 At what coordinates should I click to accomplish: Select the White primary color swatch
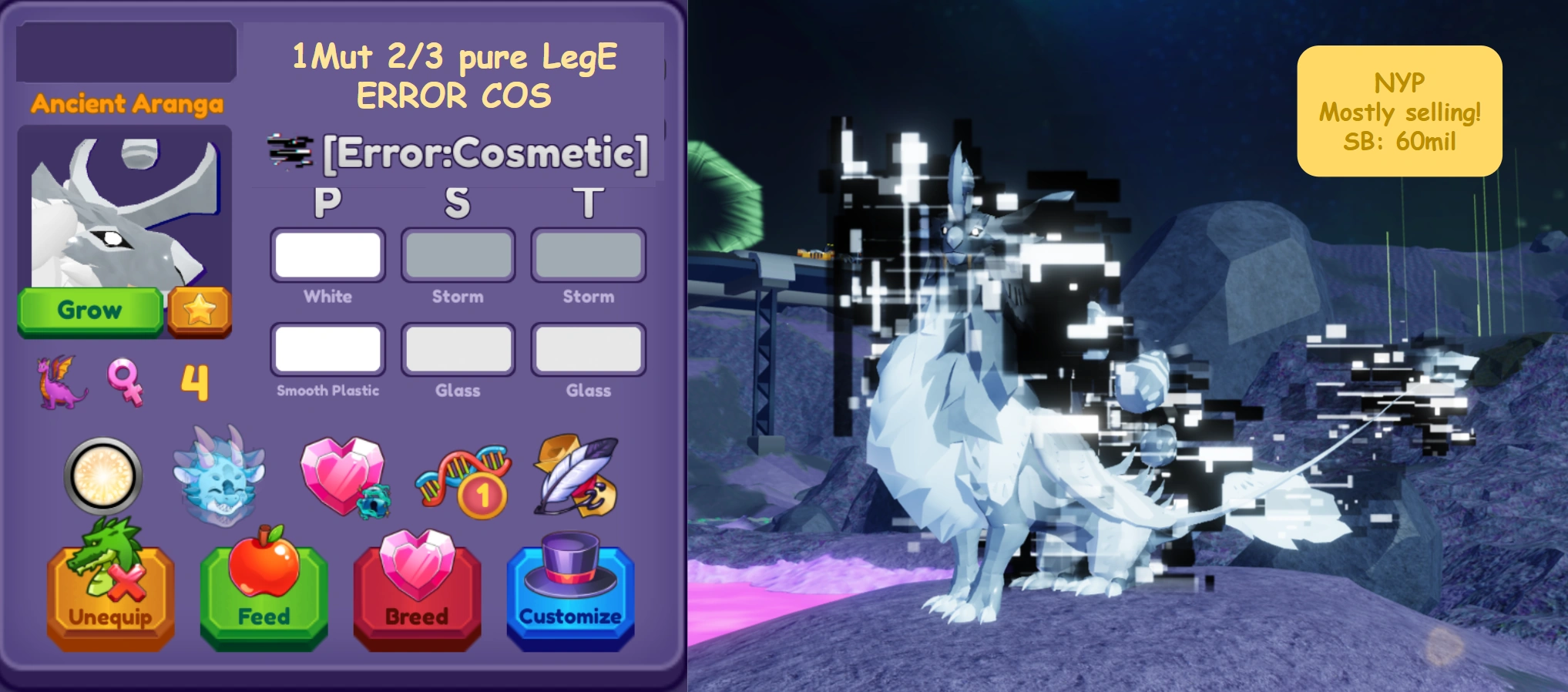point(327,254)
